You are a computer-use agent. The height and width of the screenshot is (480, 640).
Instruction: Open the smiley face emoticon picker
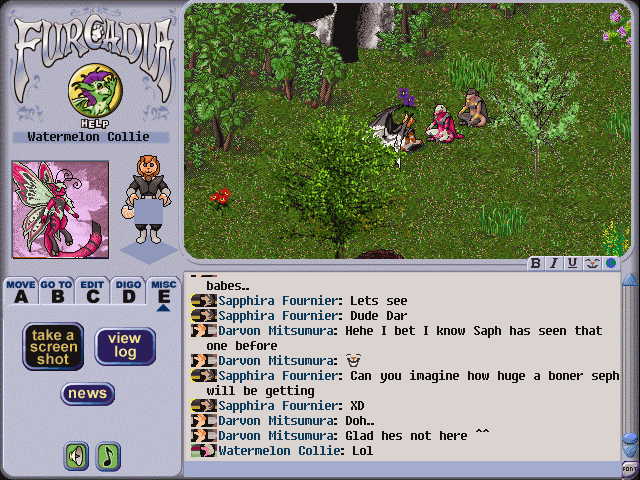[x=592, y=264]
